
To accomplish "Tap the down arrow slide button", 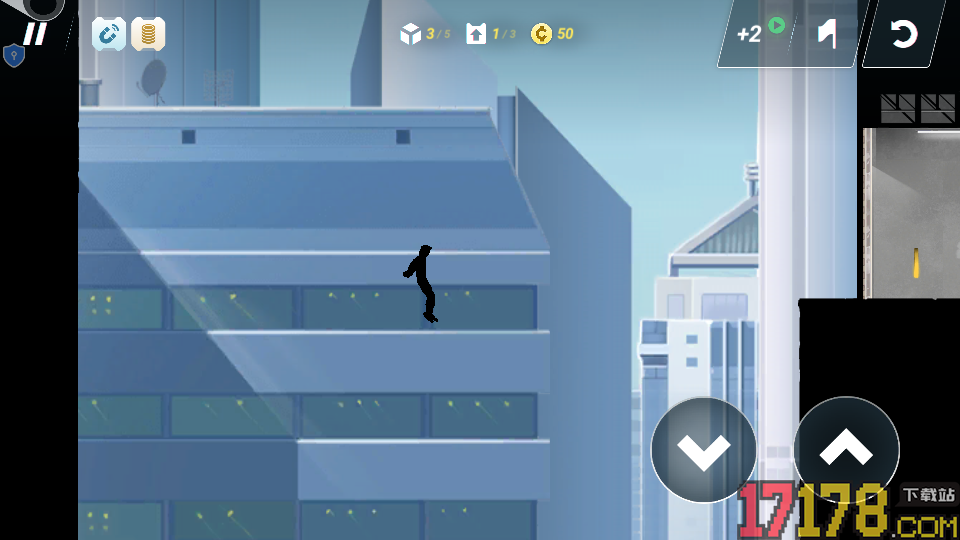I will click(703, 450).
